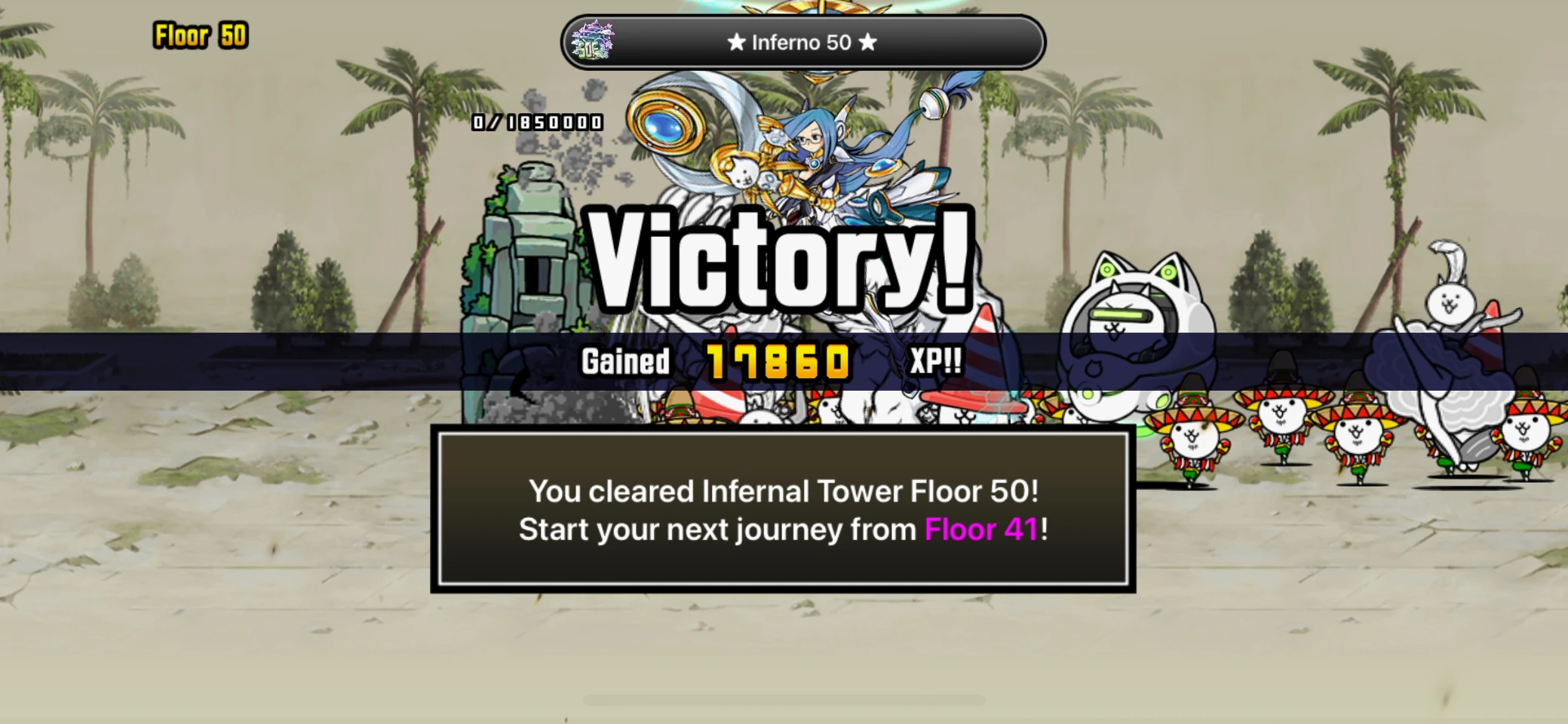The width and height of the screenshot is (1568, 724).
Task: Select the Inferno 50 stage title text
Action: [x=801, y=43]
